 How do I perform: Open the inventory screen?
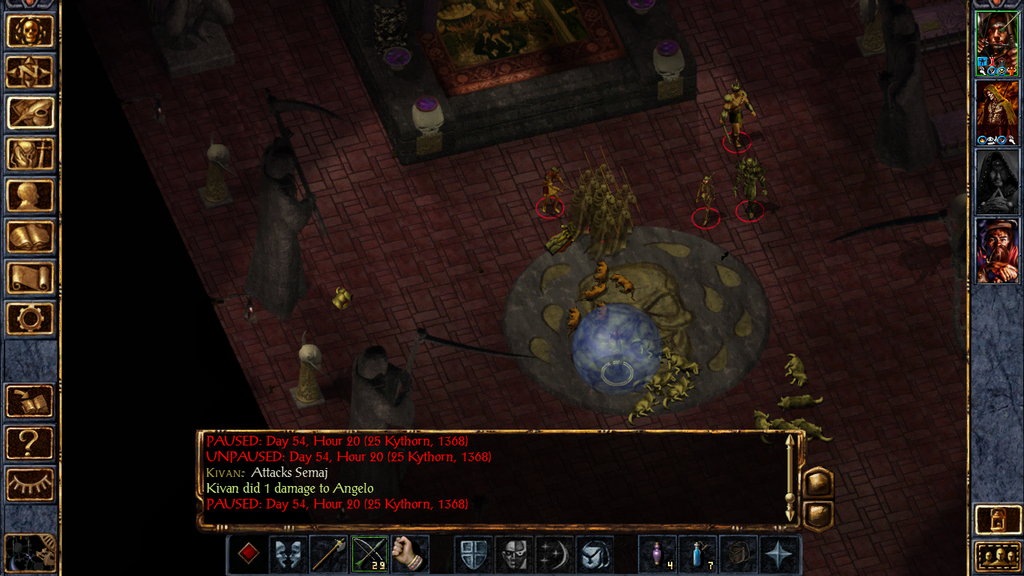click(x=30, y=154)
